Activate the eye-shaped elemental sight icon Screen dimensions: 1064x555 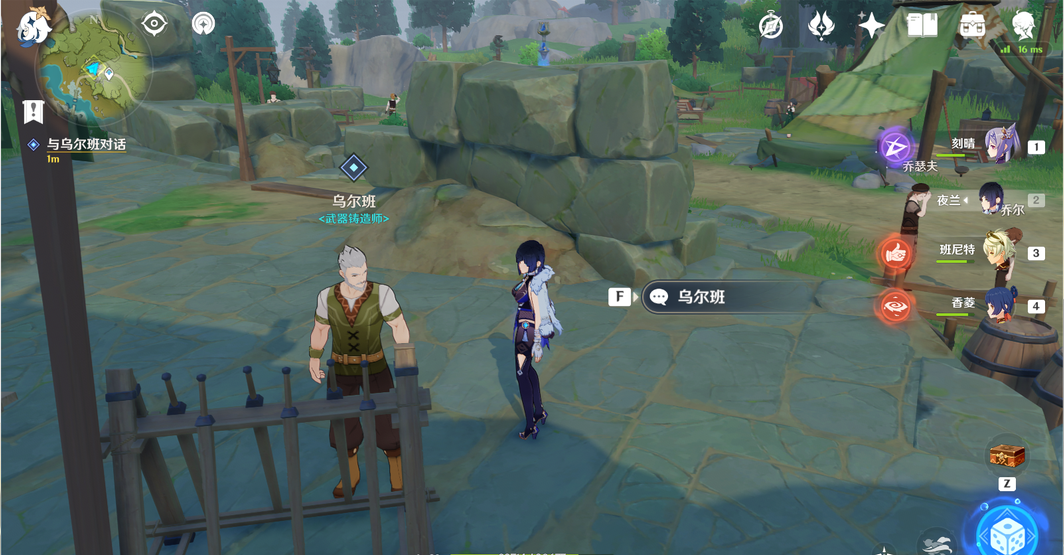154,23
